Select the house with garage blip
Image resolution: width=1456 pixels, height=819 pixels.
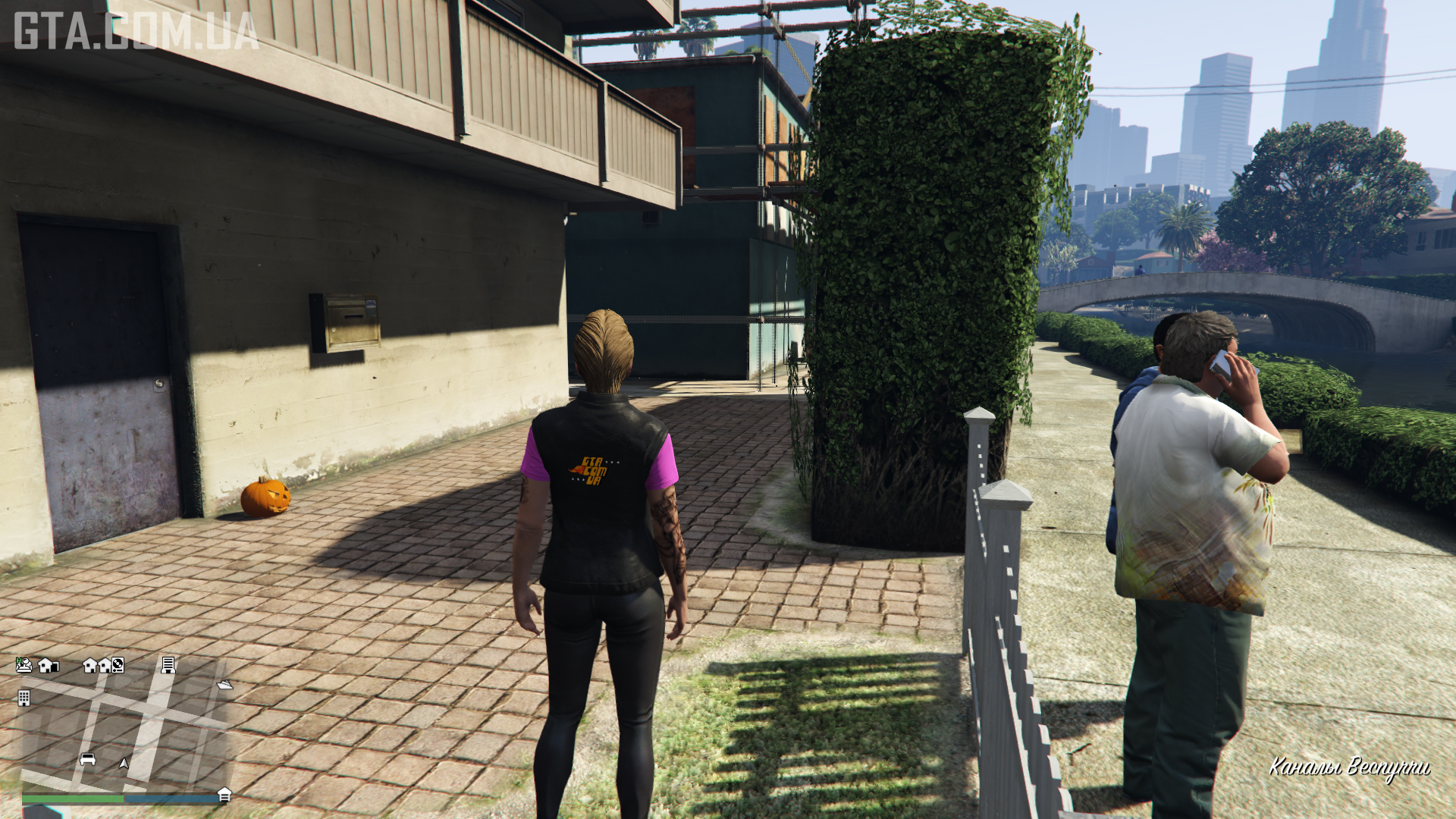[48, 666]
